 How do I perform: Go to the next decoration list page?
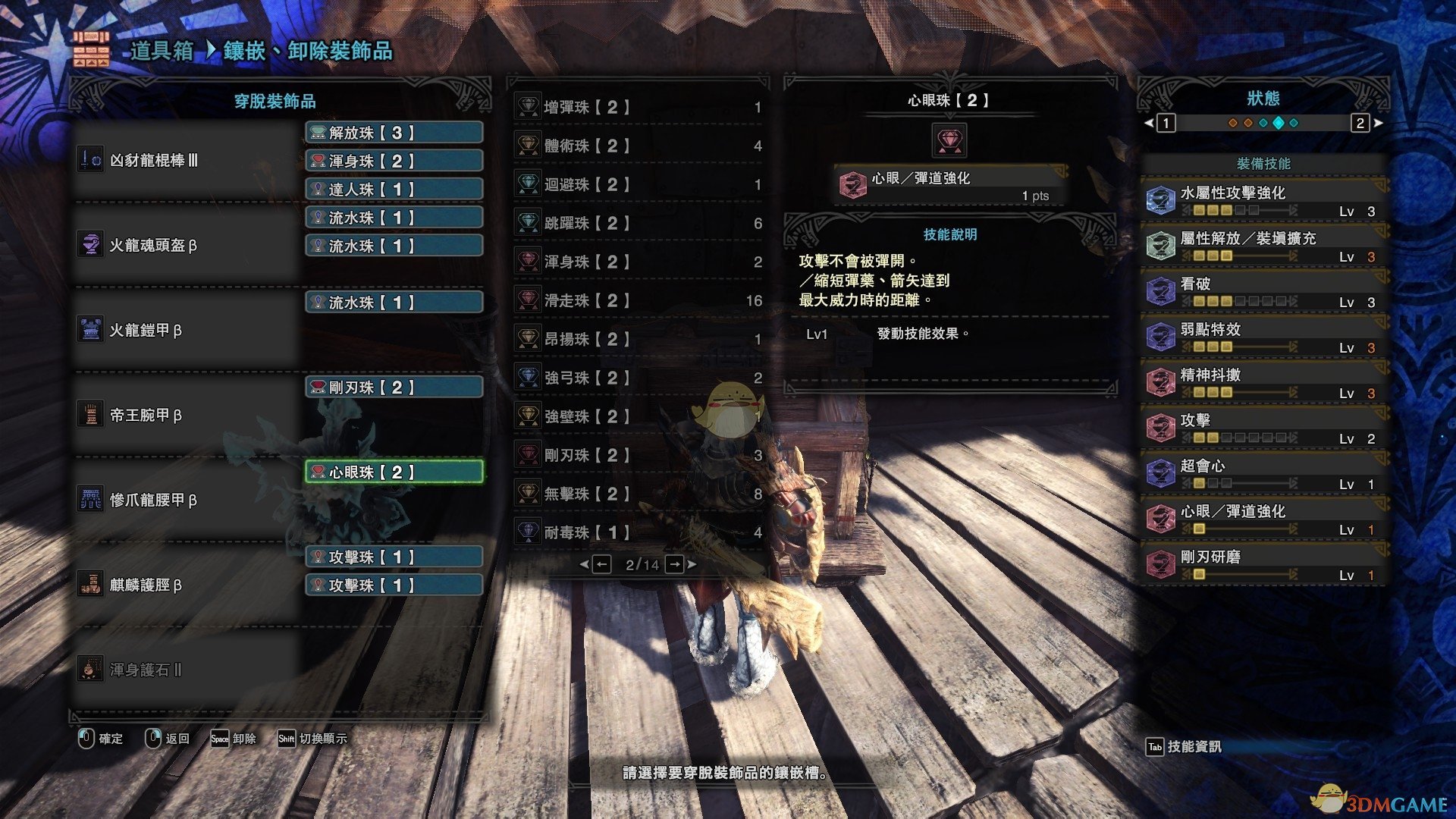[674, 564]
